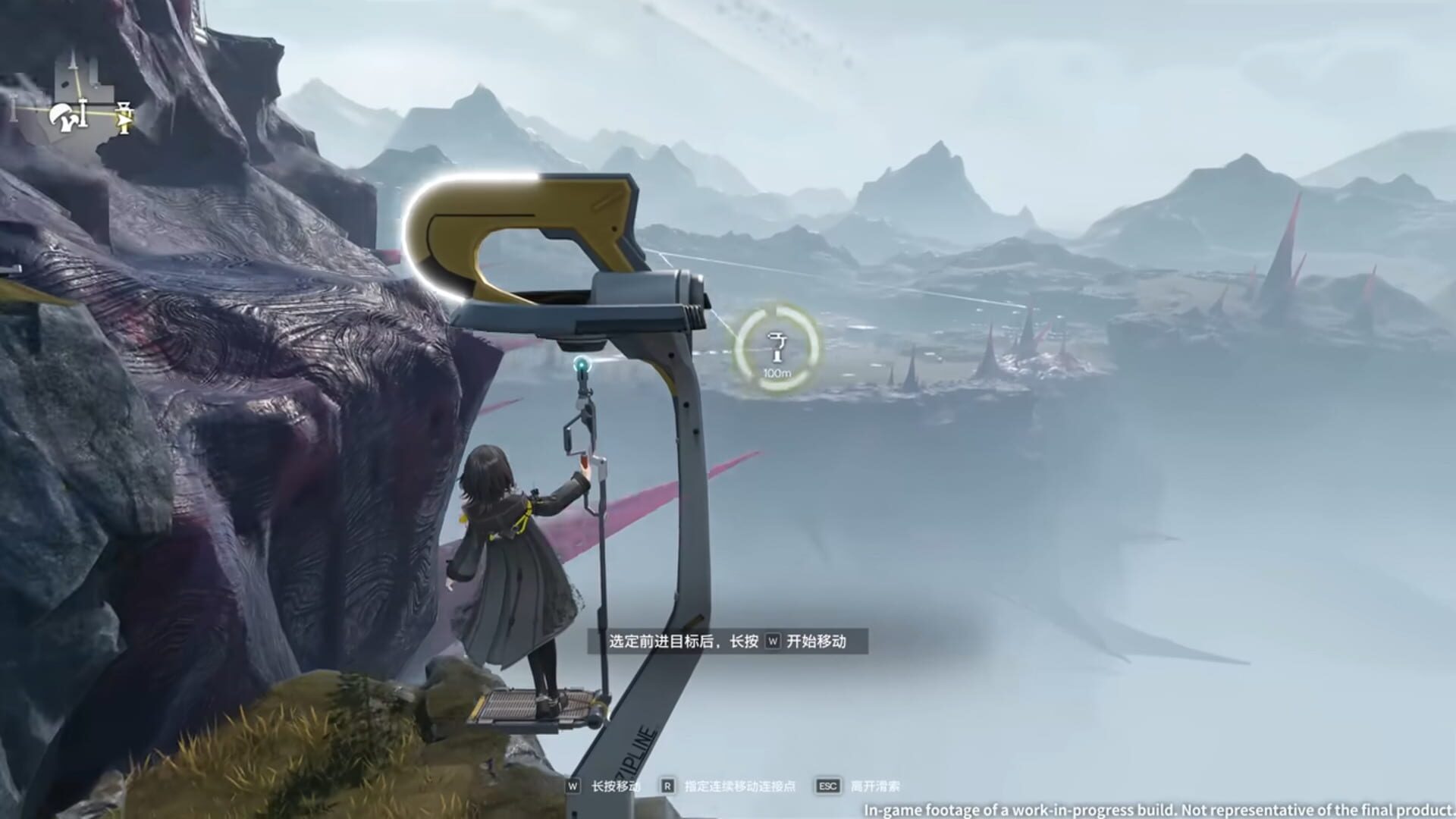Viewport: 1456px width, 819px height.
Task: Select the ESC key icon at the bottom
Action: click(828, 786)
